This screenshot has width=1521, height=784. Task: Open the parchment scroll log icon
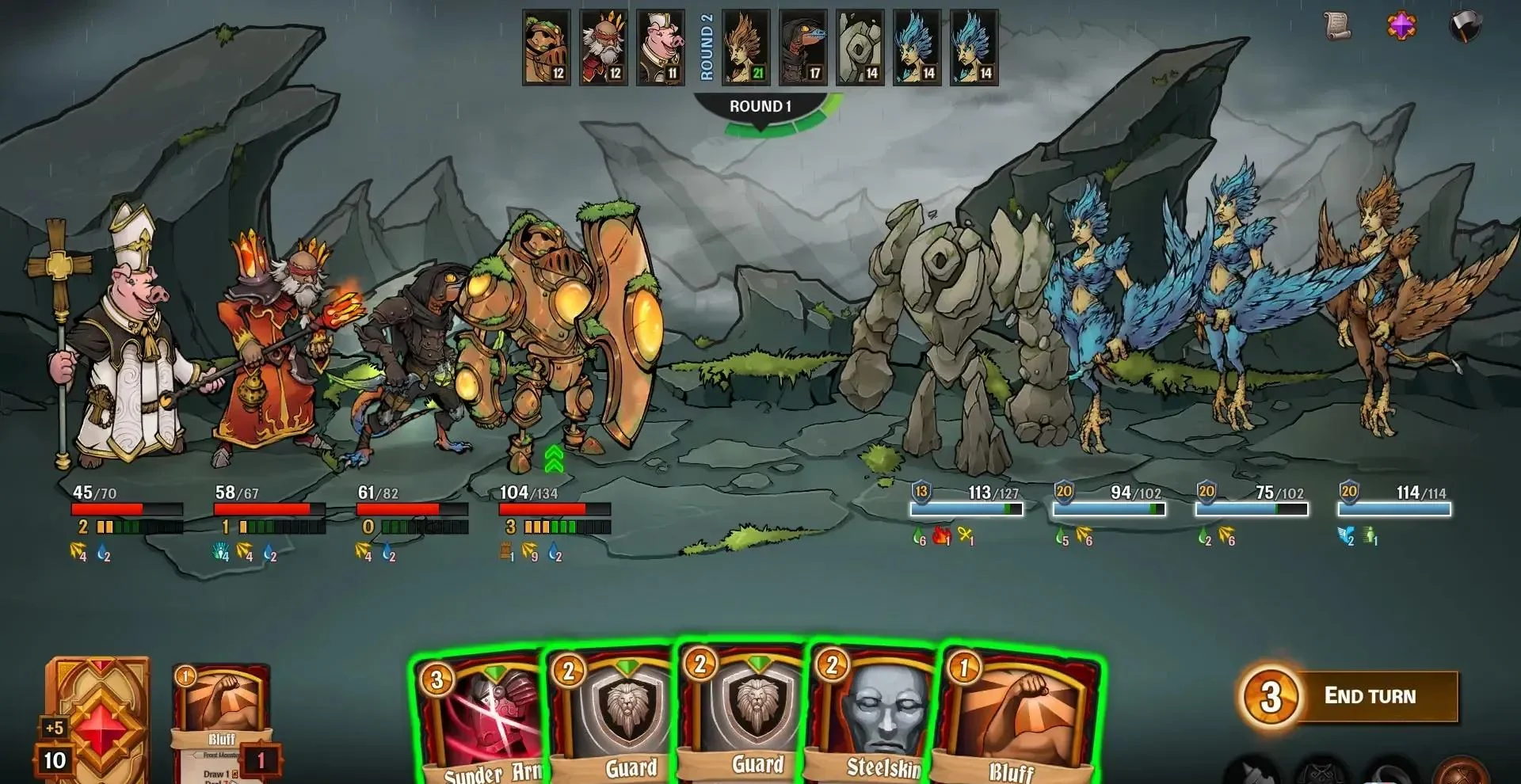(1338, 25)
